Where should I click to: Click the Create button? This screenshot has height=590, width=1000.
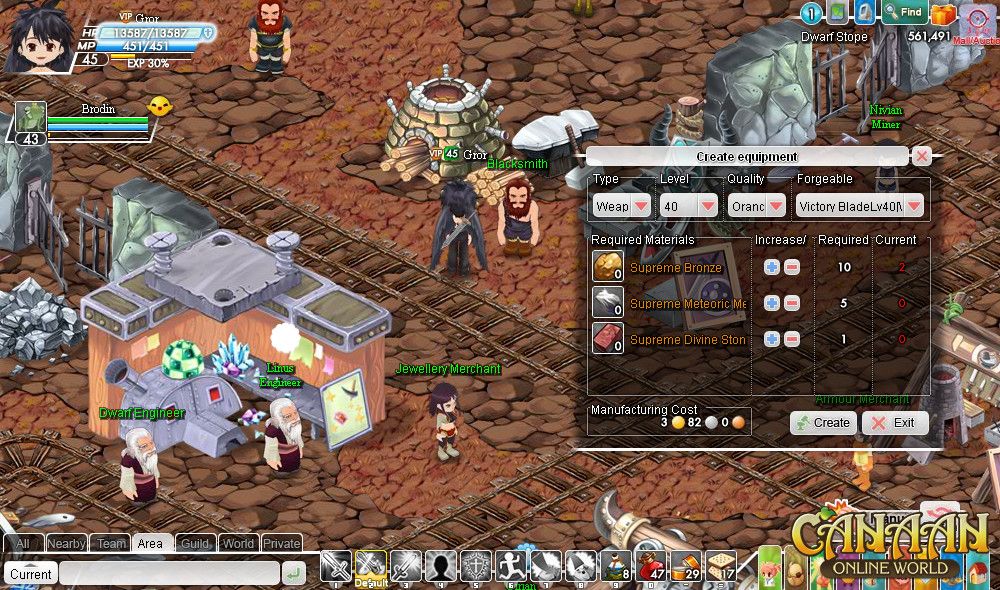point(822,422)
